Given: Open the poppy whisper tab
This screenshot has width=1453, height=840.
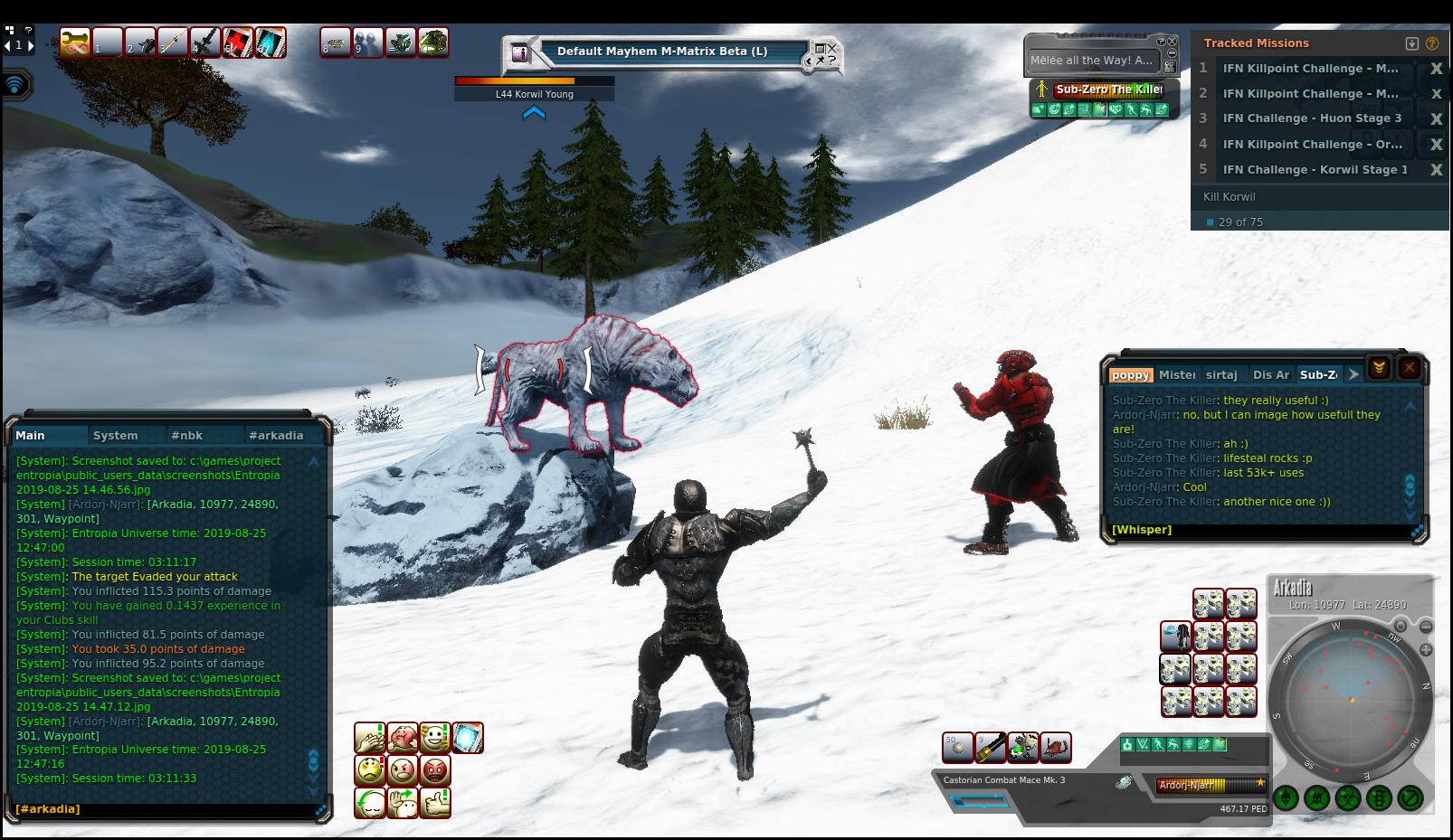Looking at the screenshot, I should click(1130, 374).
